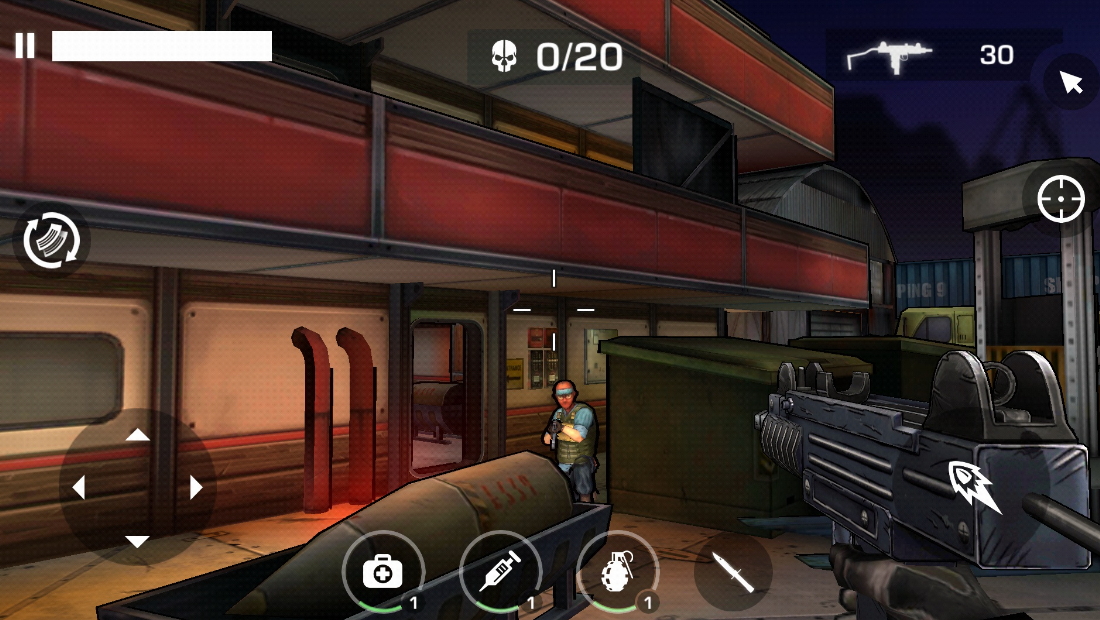Screen dimensions: 1100x620
Task: Toggle the aim scope crosshair button
Action: (1061, 199)
